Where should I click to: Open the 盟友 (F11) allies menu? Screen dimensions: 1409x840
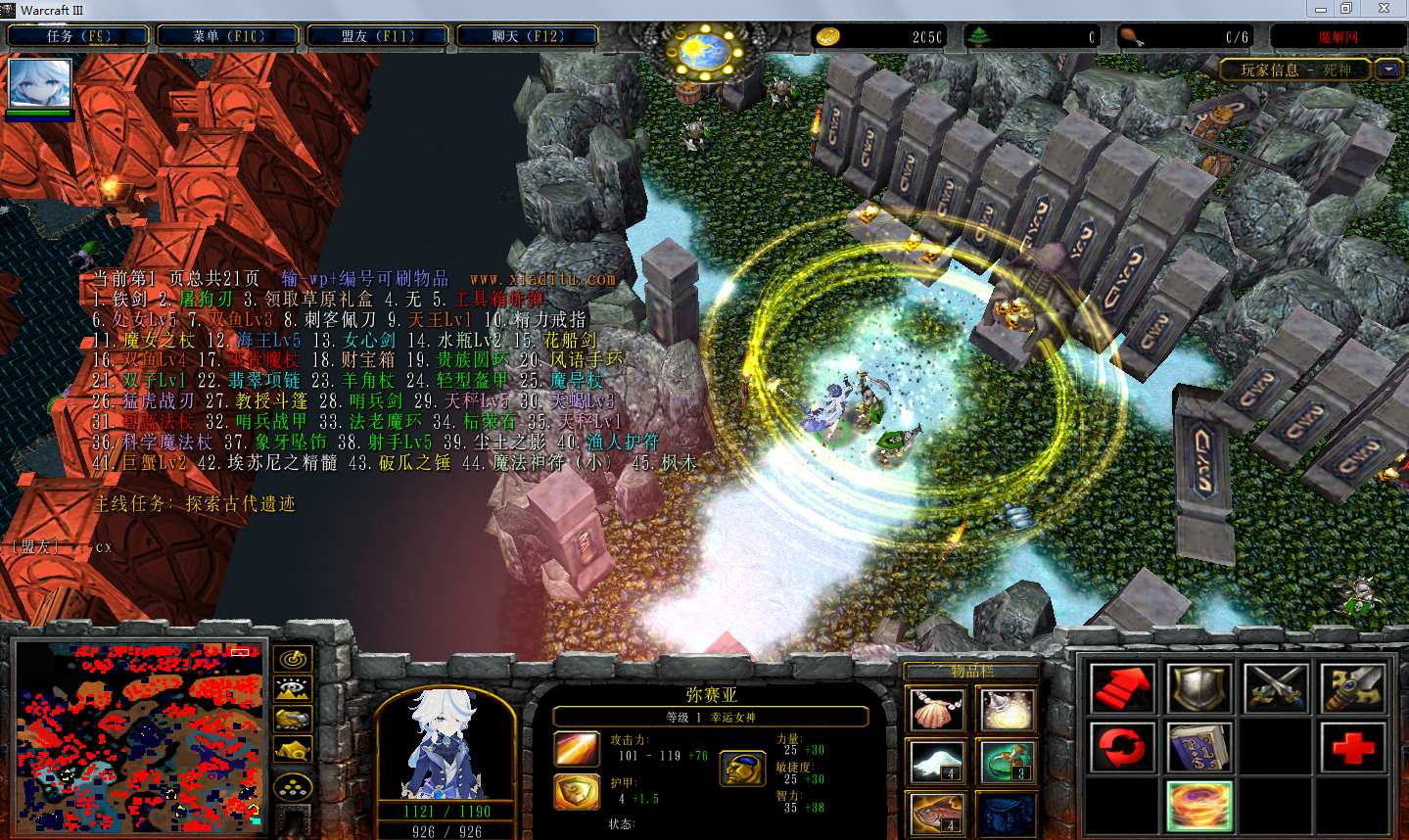click(x=378, y=36)
